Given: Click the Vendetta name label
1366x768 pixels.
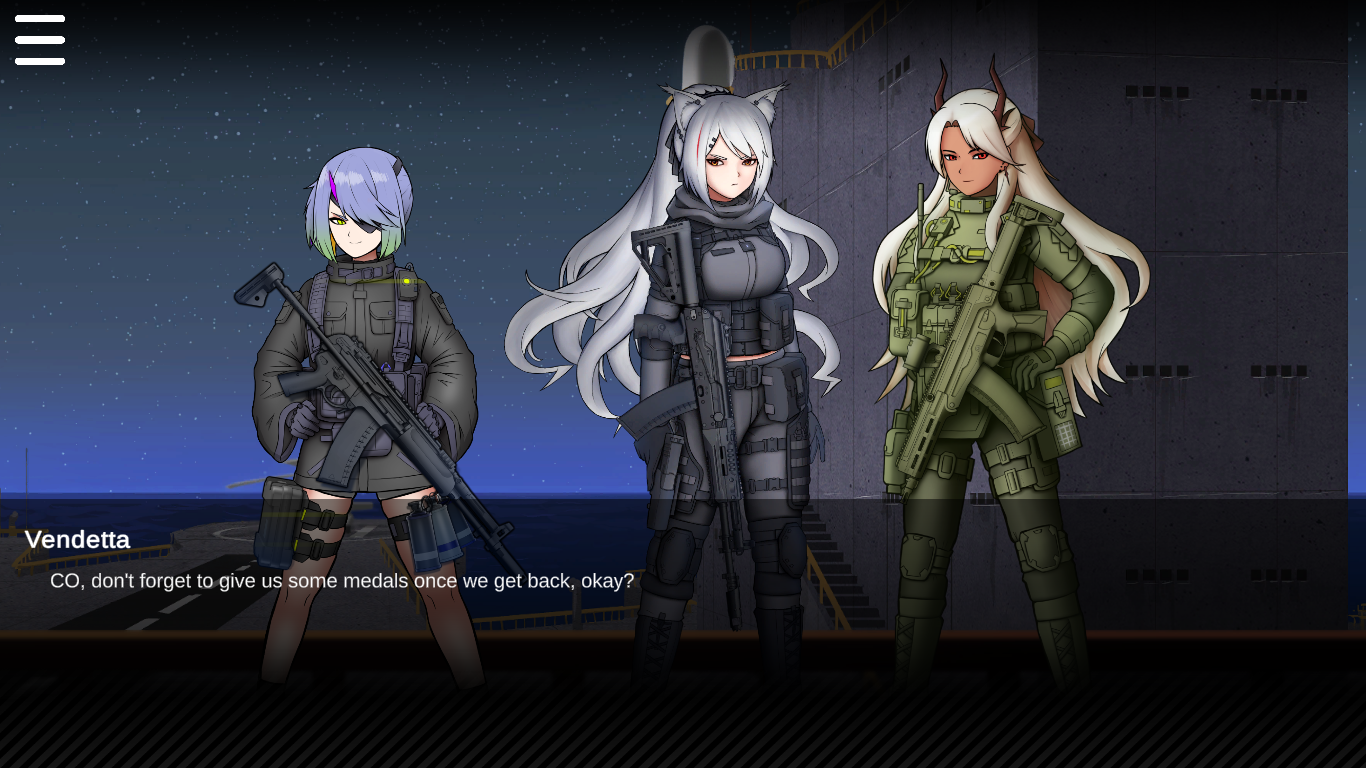Looking at the screenshot, I should pyautogui.click(x=77, y=540).
